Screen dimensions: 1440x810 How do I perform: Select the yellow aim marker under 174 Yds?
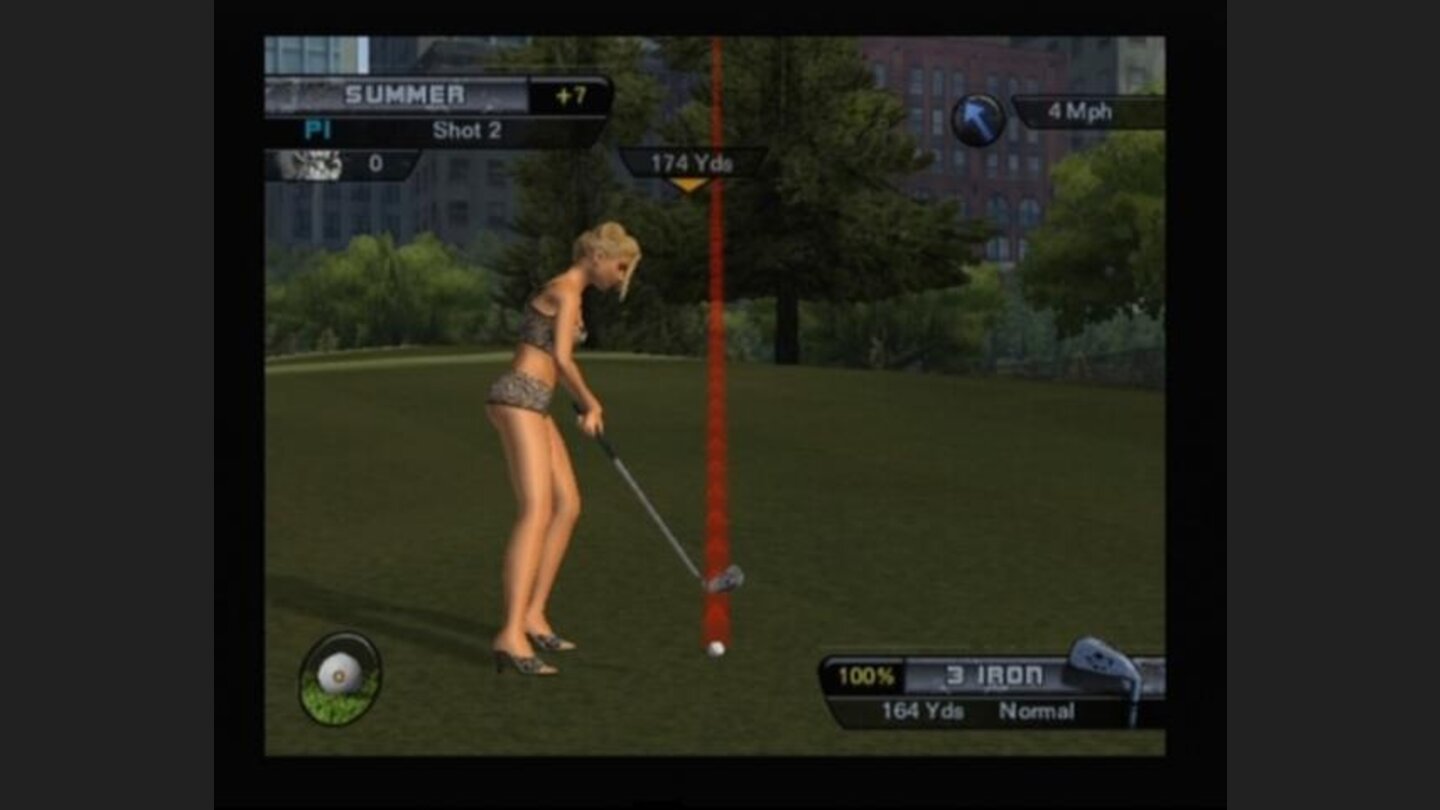click(691, 185)
